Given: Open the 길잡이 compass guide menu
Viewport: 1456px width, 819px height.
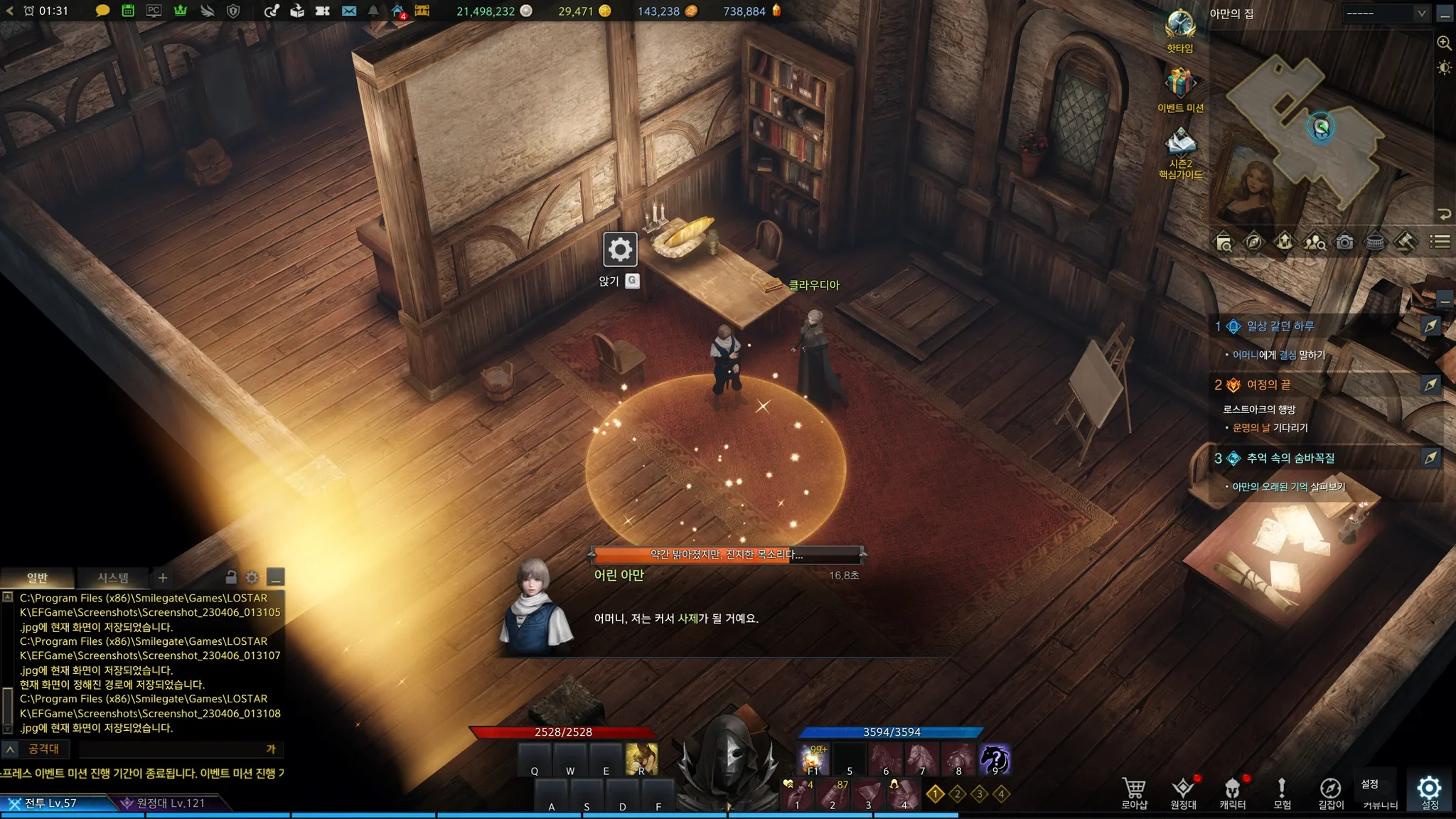Looking at the screenshot, I should 1330,793.
